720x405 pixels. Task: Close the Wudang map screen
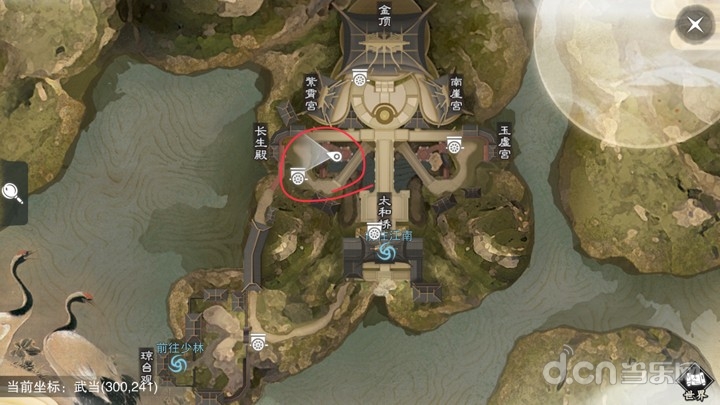(x=691, y=26)
